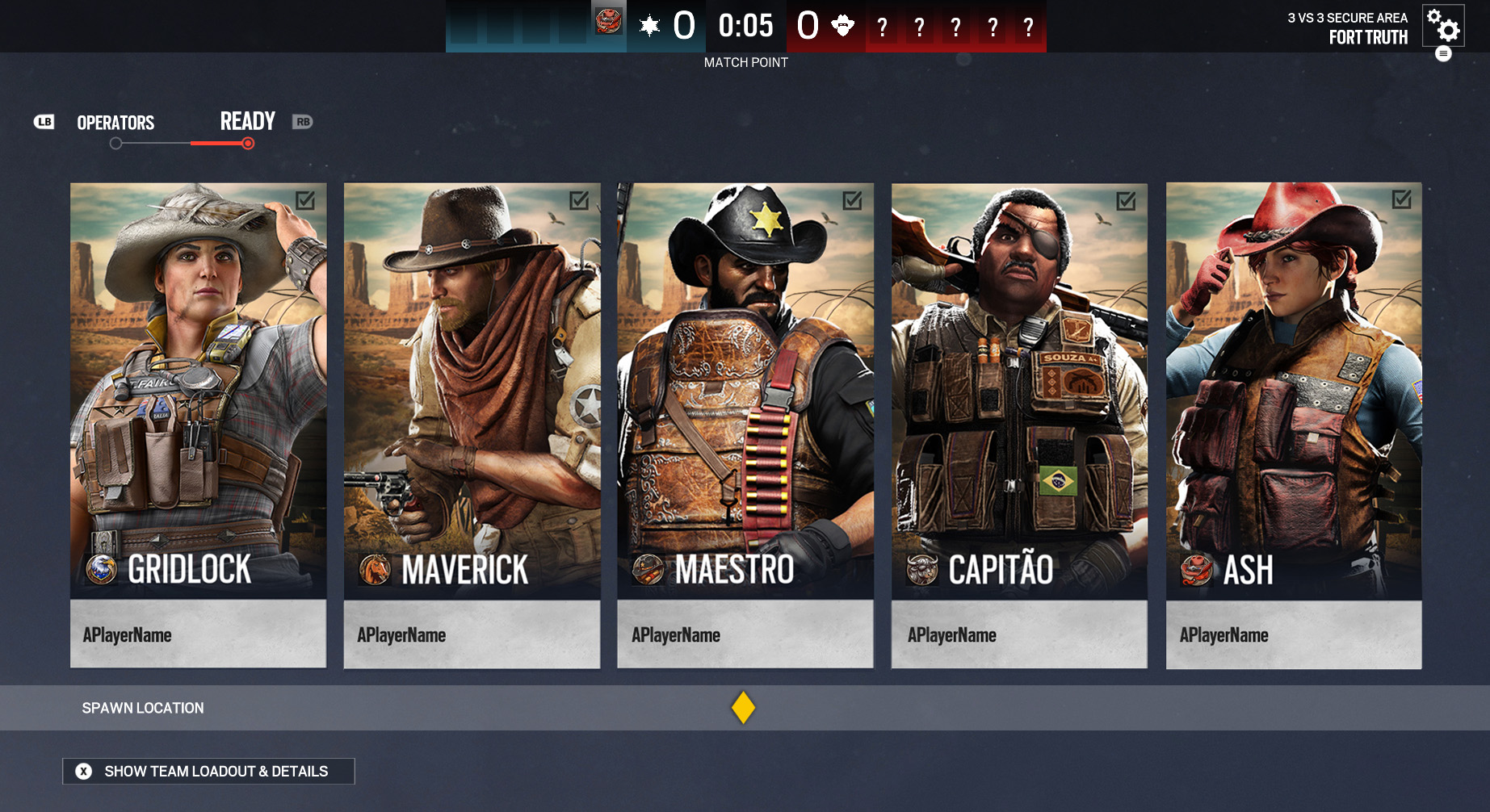The height and width of the screenshot is (812, 1490).
Task: Click the yellow diamond spawn location marker
Action: 743,708
